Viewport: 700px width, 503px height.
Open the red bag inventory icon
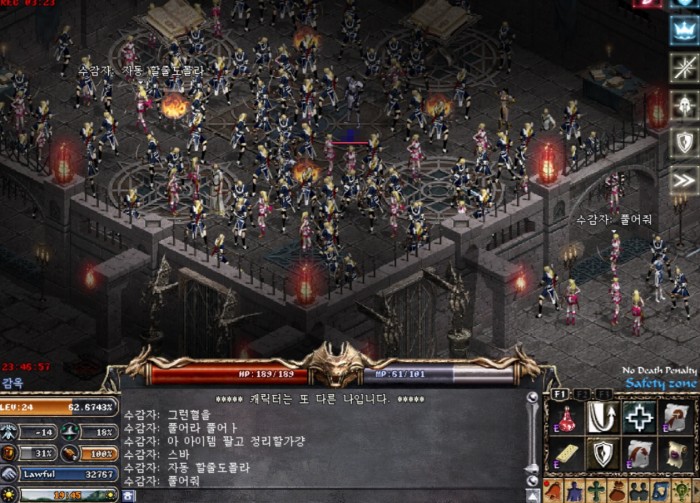(618, 491)
